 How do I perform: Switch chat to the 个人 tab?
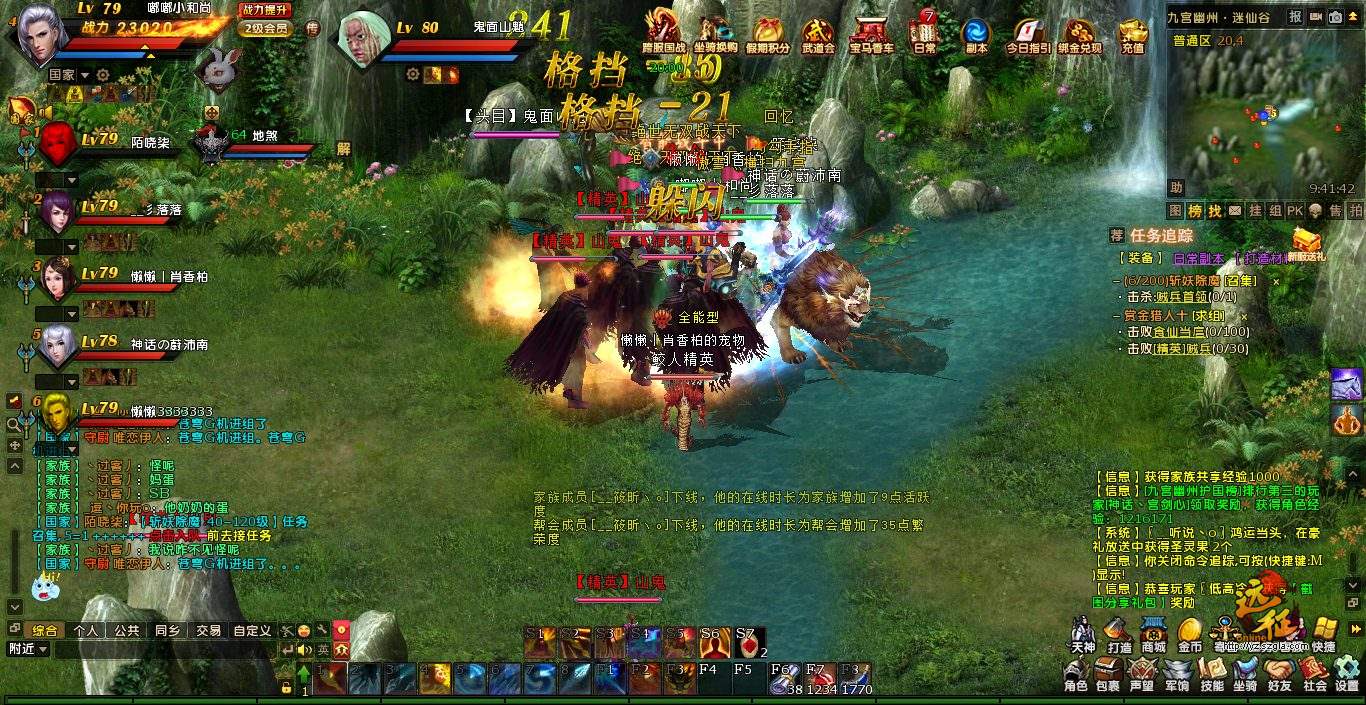coord(86,631)
